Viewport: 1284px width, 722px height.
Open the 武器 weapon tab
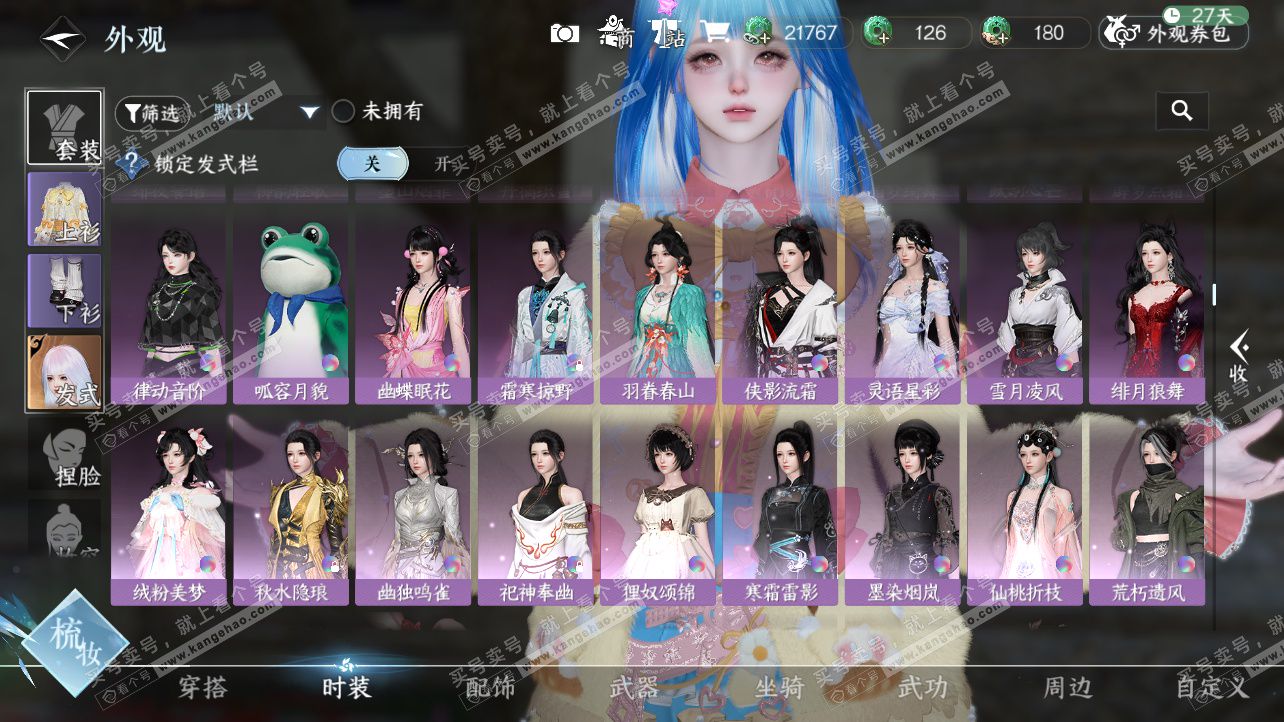click(634, 687)
